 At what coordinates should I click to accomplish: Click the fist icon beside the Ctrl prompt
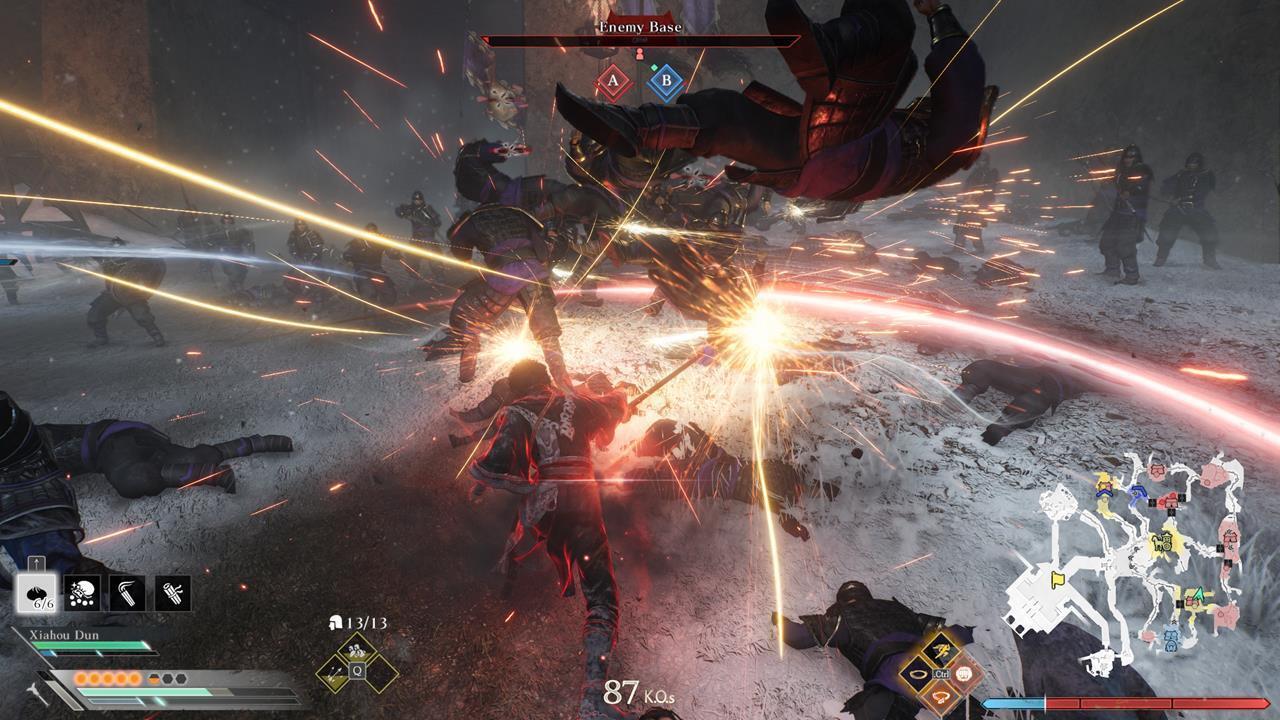(964, 673)
